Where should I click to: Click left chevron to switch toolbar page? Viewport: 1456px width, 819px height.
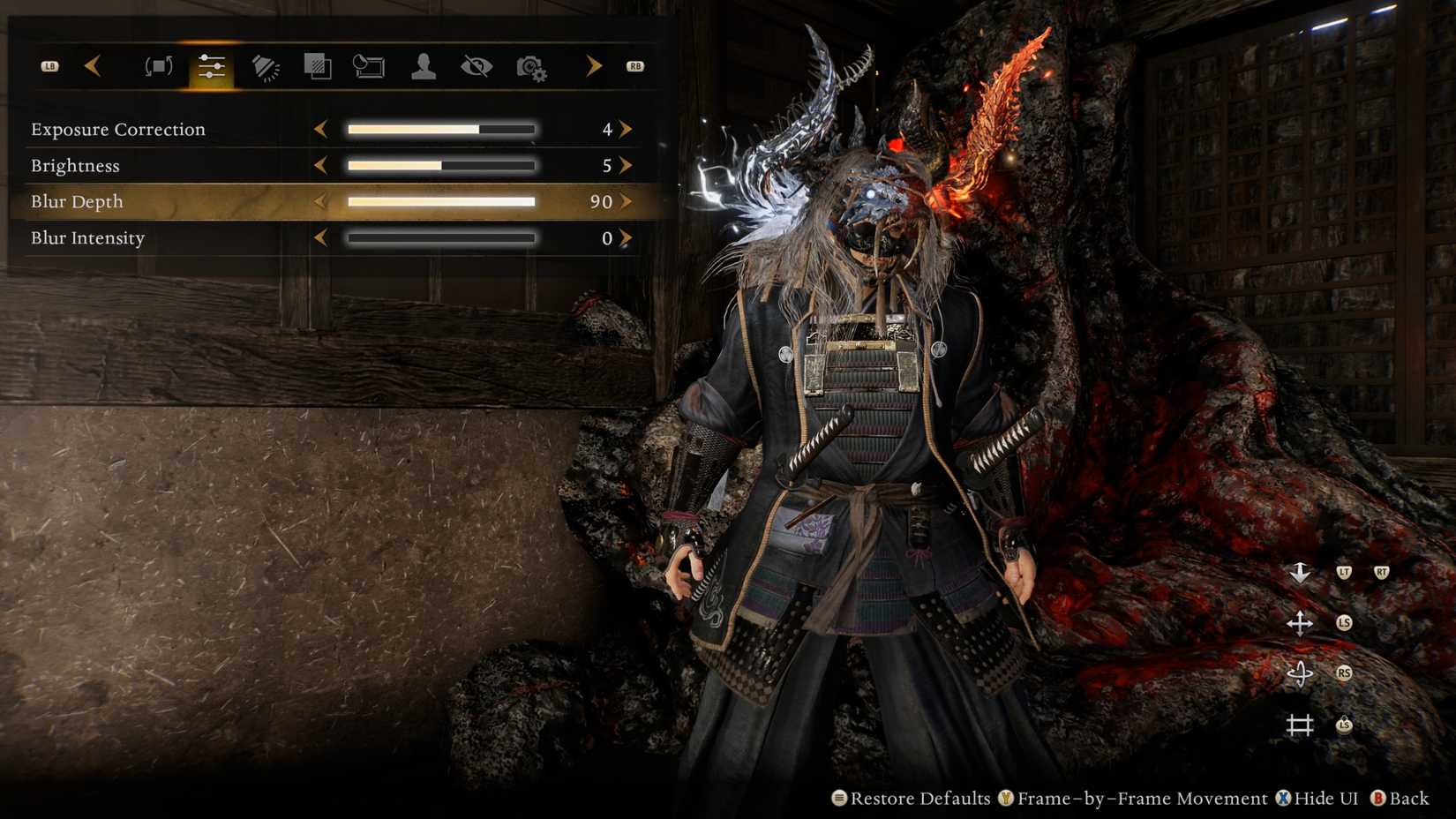click(x=94, y=65)
